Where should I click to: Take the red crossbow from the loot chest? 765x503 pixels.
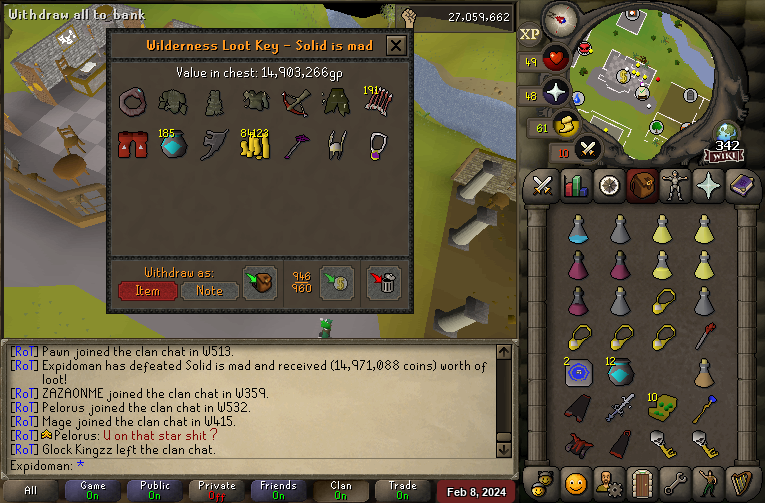[x=294, y=102]
